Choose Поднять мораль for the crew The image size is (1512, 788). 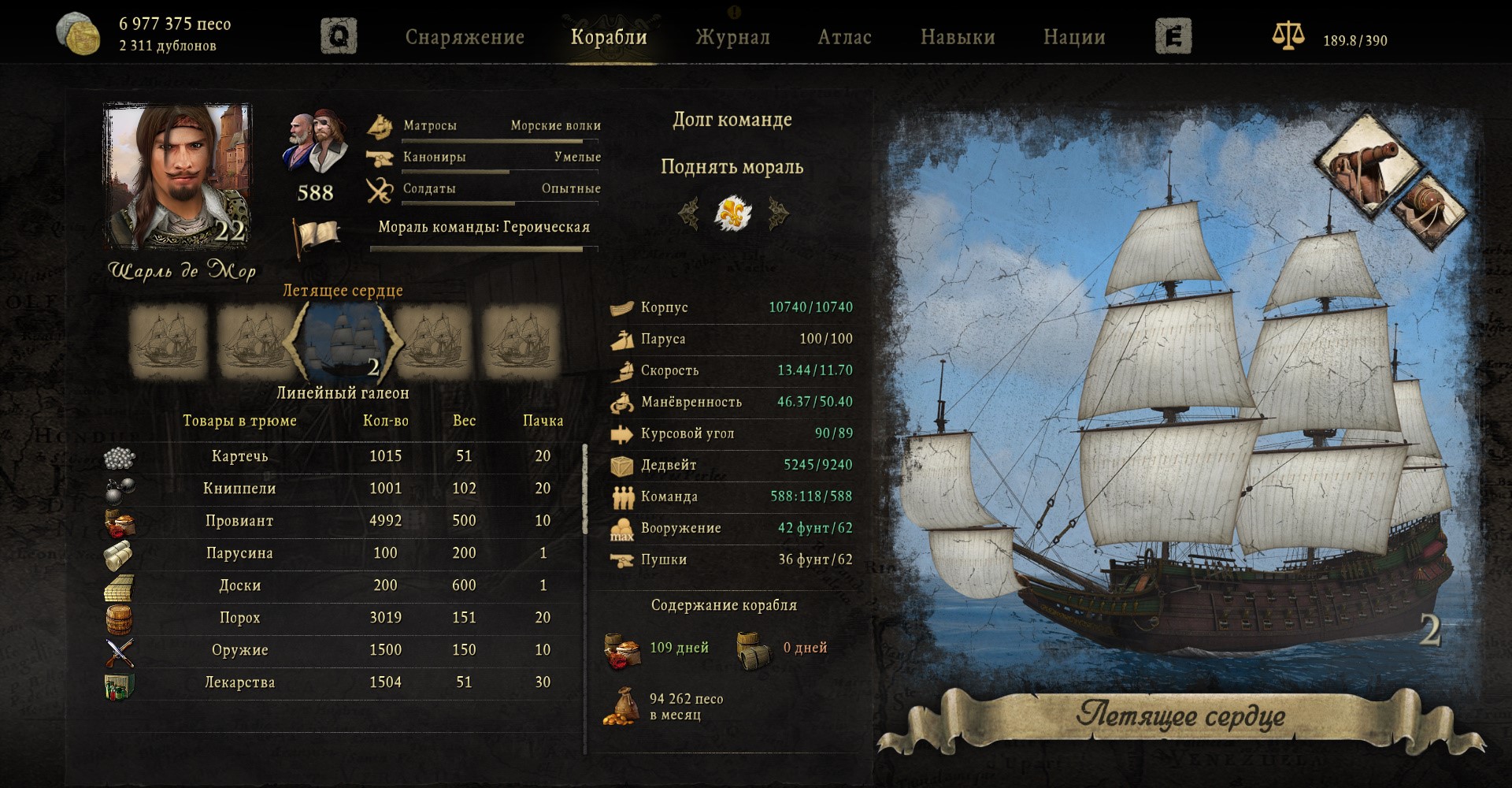[732, 167]
